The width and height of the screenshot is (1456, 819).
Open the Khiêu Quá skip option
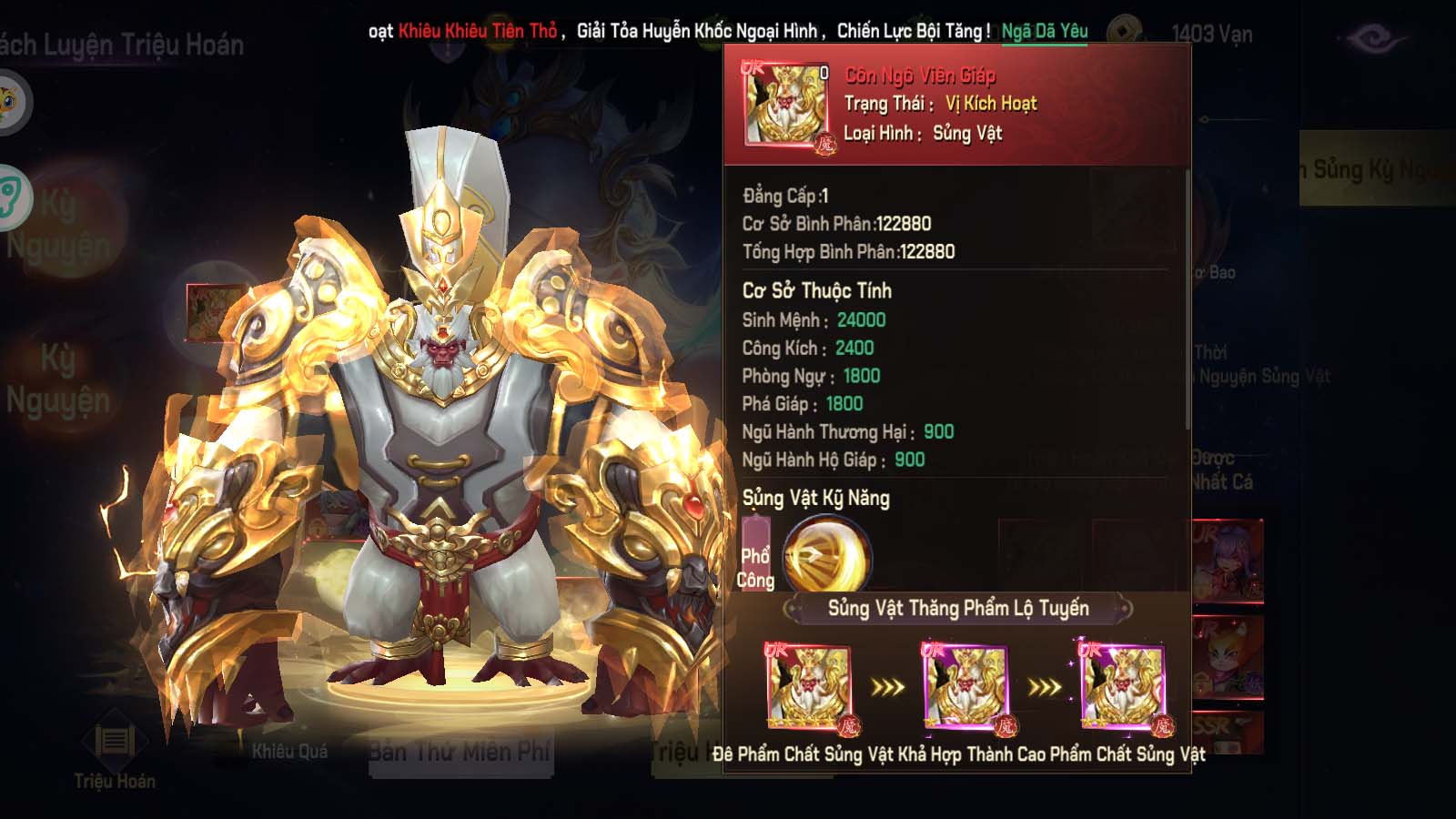[x=289, y=752]
